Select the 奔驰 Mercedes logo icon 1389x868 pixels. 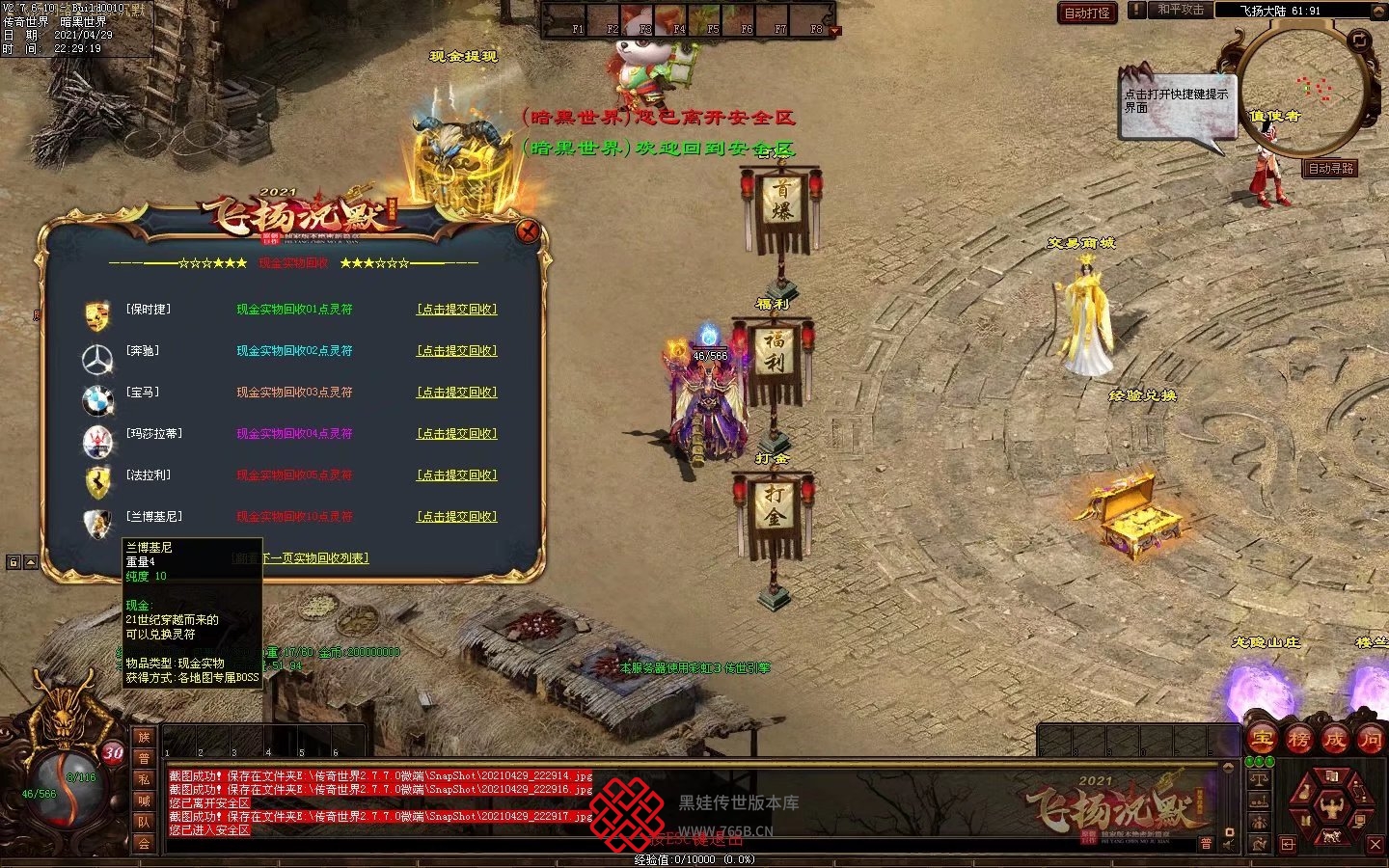[96, 359]
